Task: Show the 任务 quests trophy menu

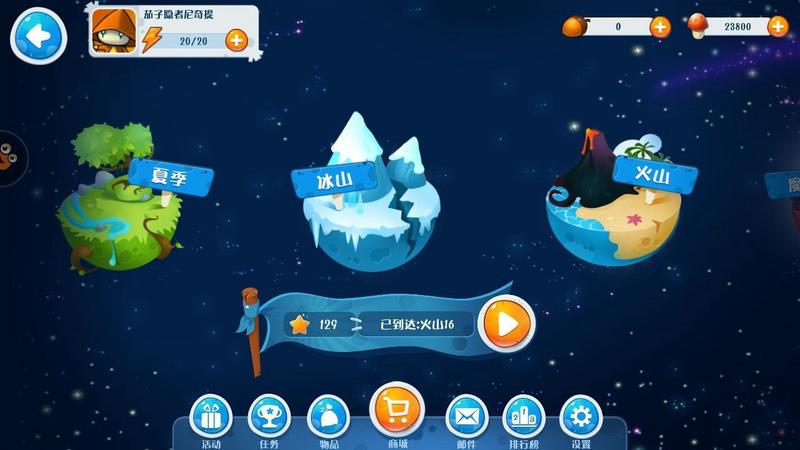Action: tap(269, 416)
